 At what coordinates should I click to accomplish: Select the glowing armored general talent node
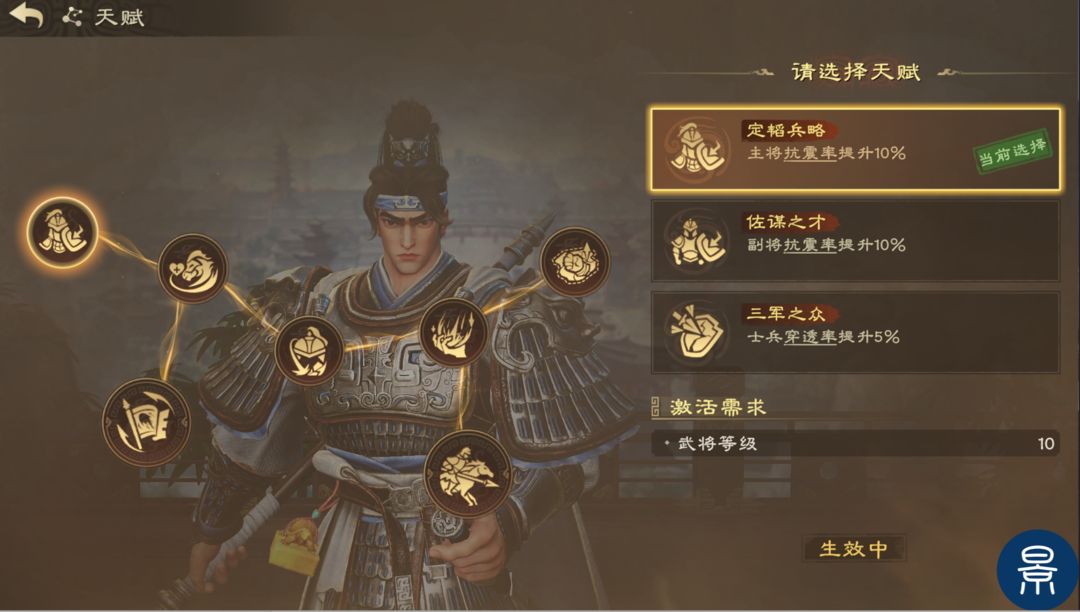pos(62,233)
